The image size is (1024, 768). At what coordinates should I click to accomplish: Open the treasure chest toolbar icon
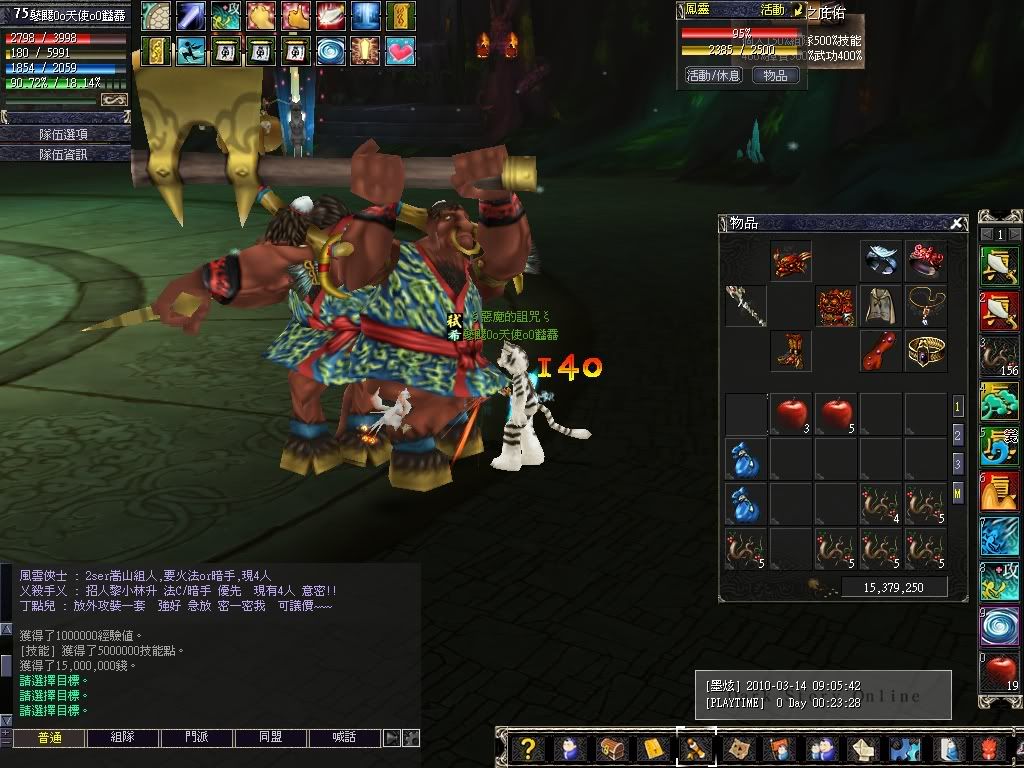coord(611,749)
